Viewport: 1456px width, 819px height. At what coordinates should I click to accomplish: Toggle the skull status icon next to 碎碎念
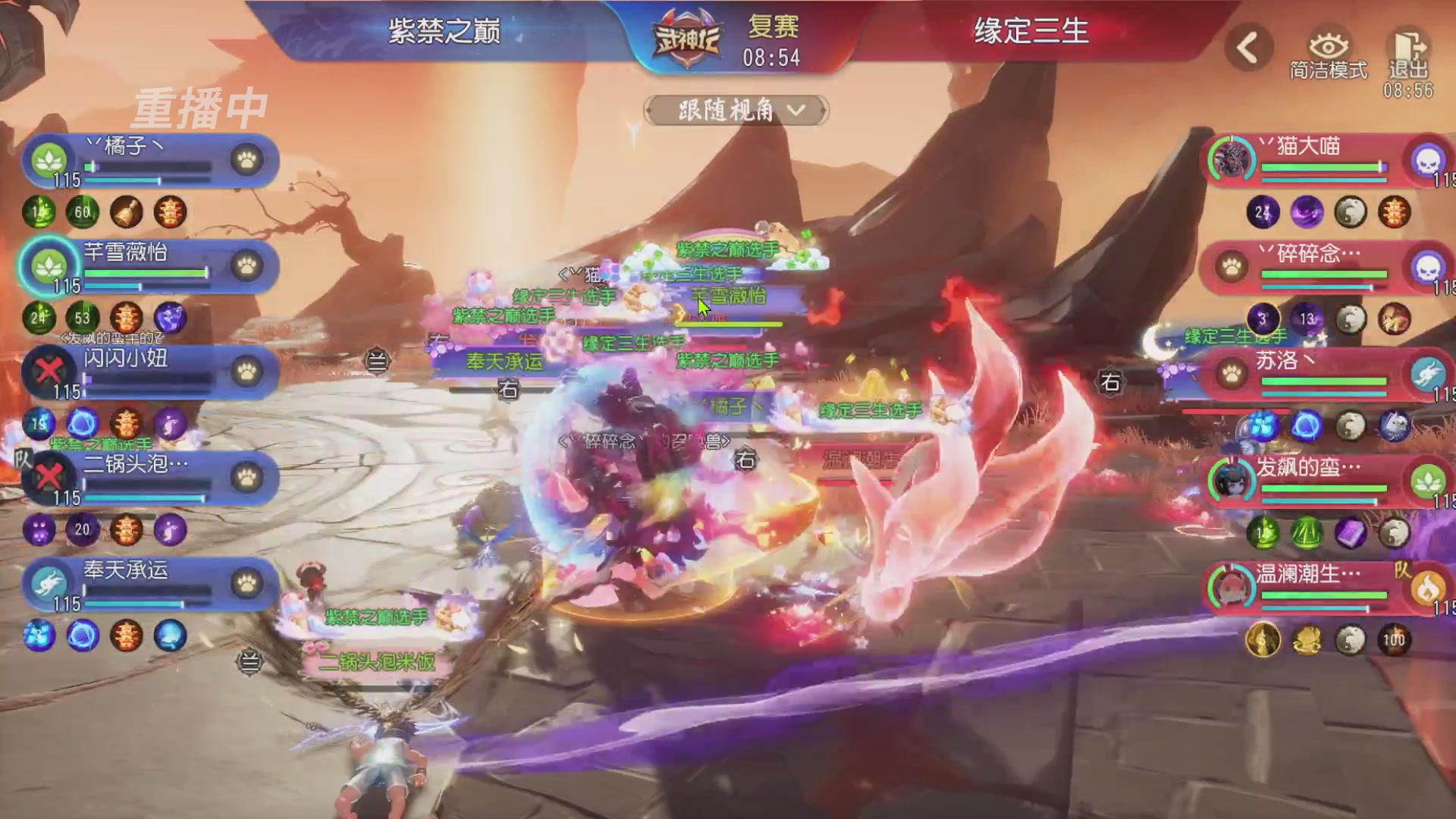tap(1429, 268)
